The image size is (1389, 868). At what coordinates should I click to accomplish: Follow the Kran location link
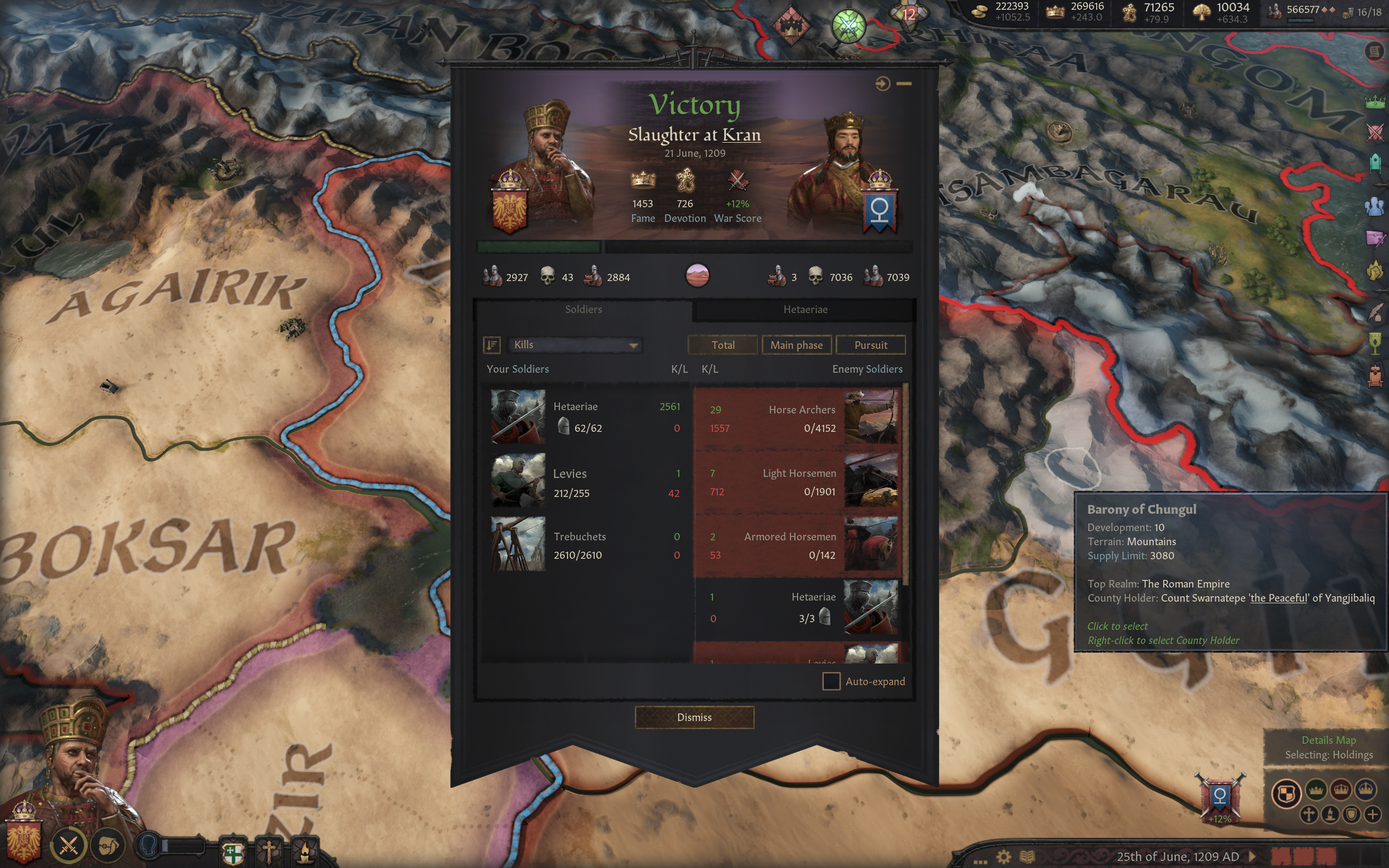(x=741, y=135)
